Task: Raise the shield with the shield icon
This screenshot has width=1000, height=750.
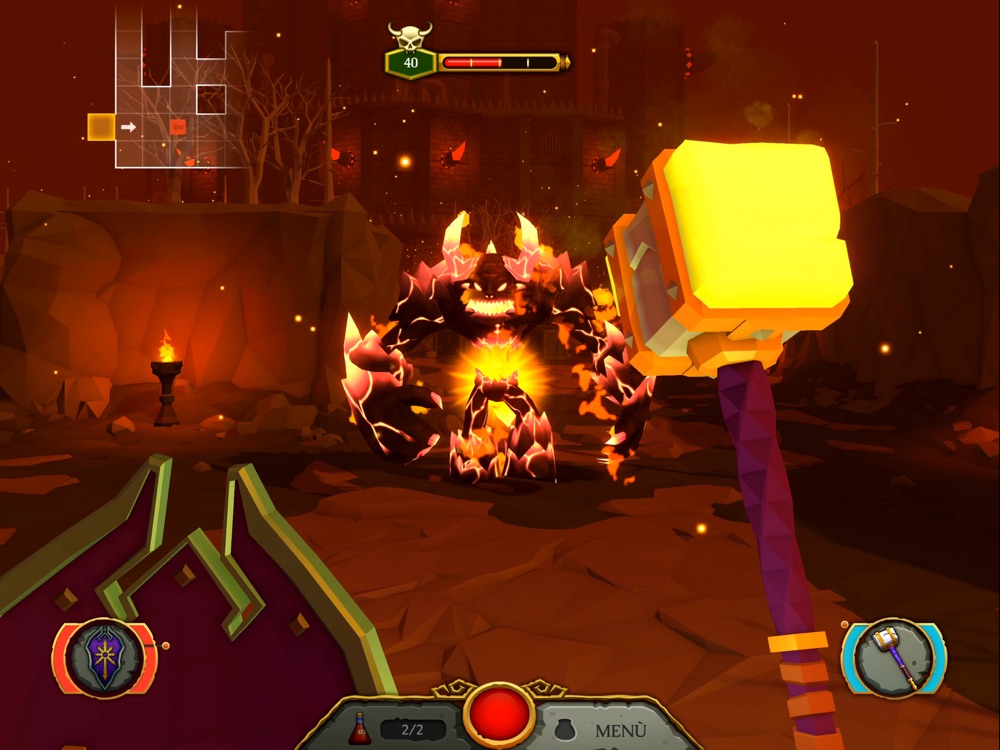Action: [104, 658]
